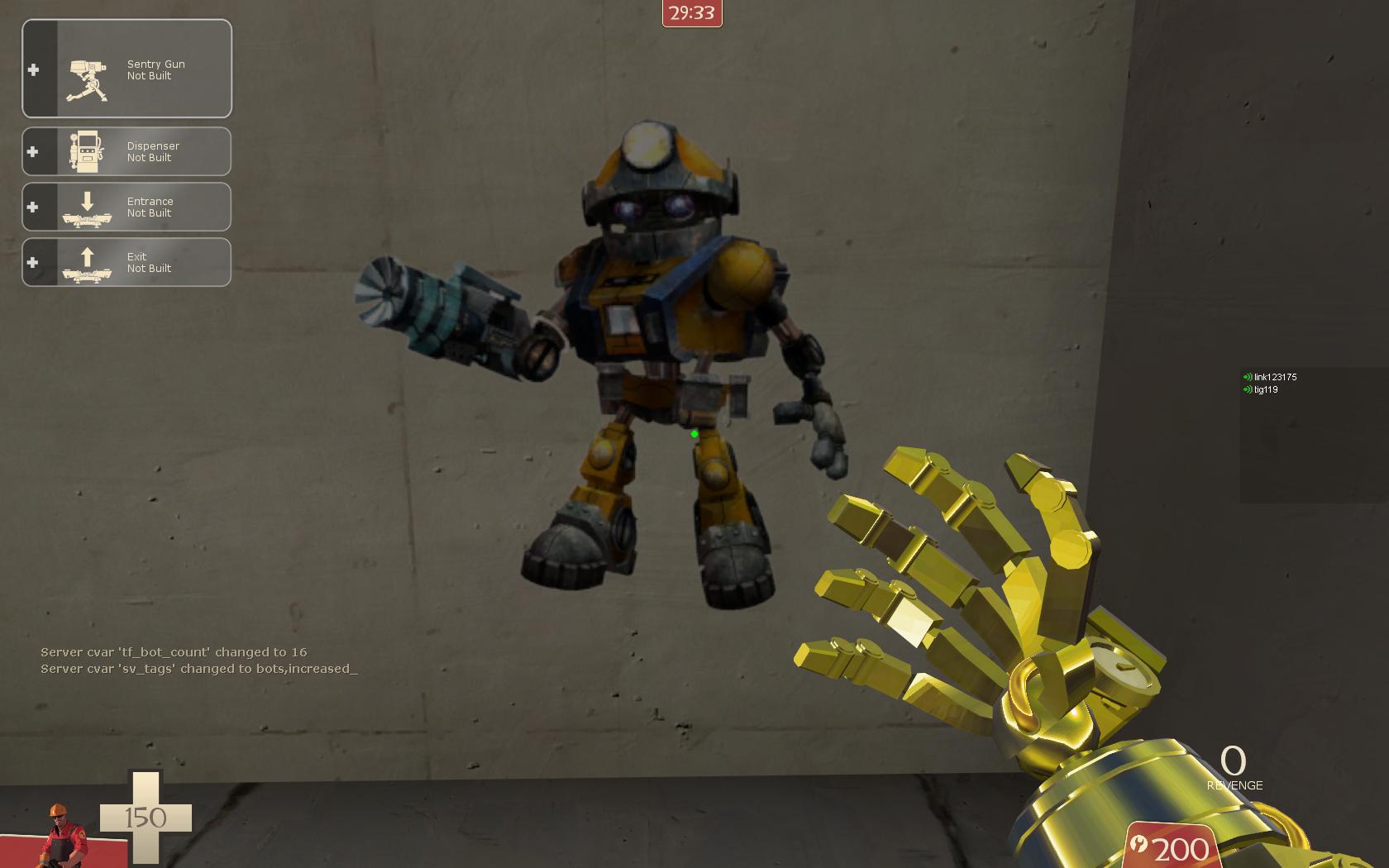Expand the Sentry Gun panel plus box
The height and width of the screenshot is (868, 1389).
pyautogui.click(x=33, y=69)
